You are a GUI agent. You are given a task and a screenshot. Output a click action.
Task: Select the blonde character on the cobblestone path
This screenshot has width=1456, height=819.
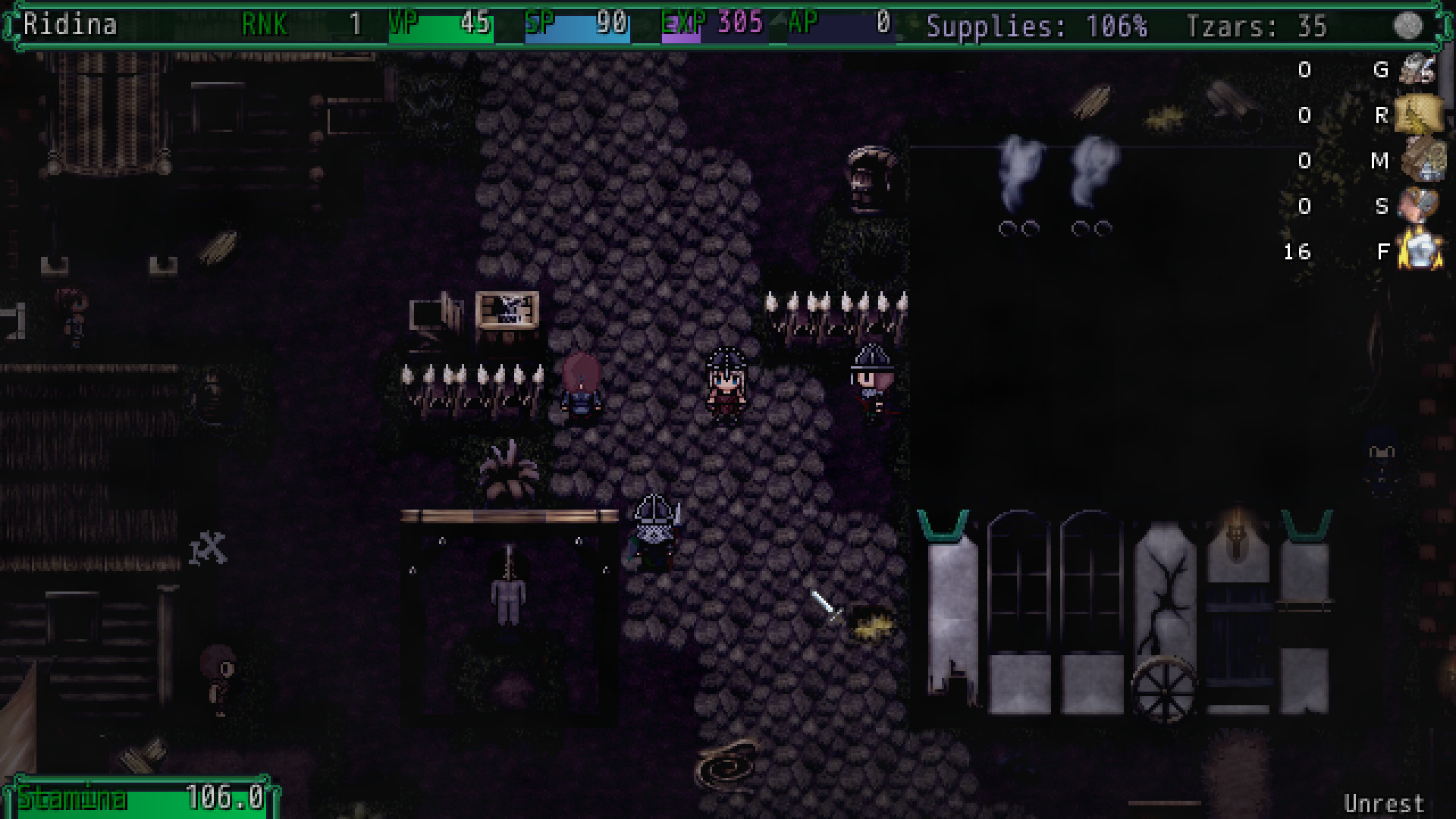pos(724,387)
